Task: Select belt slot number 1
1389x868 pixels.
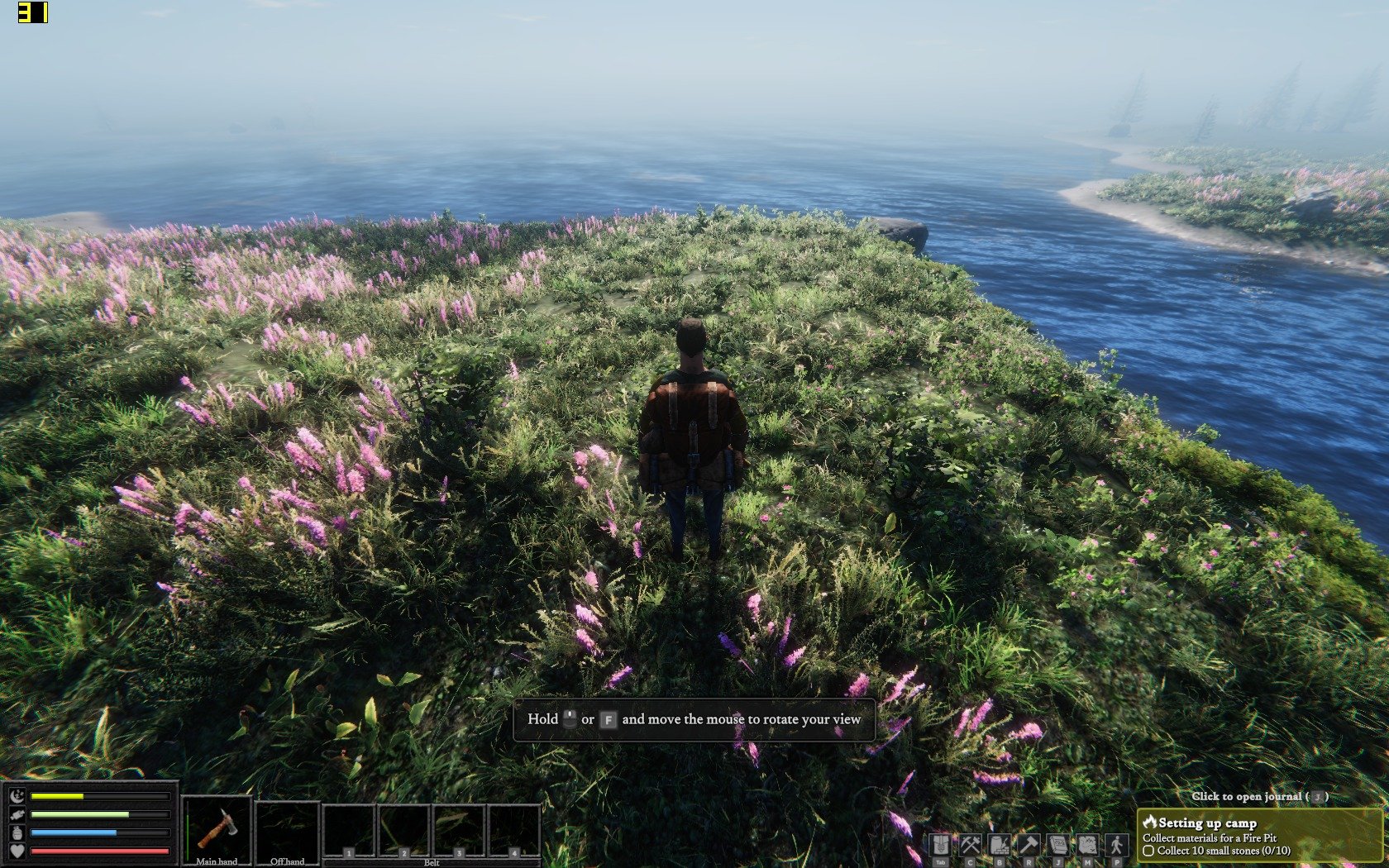Action: 349,831
